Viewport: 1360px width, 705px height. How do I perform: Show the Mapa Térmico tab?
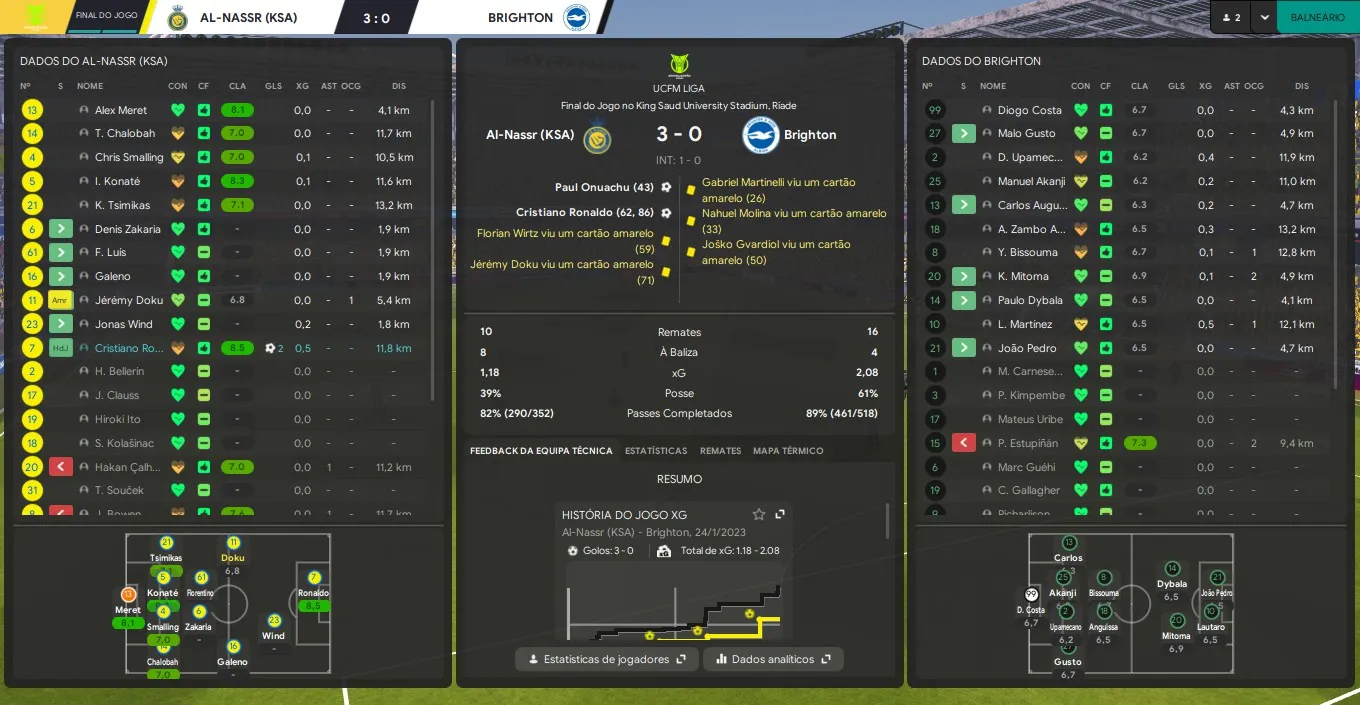click(x=788, y=451)
